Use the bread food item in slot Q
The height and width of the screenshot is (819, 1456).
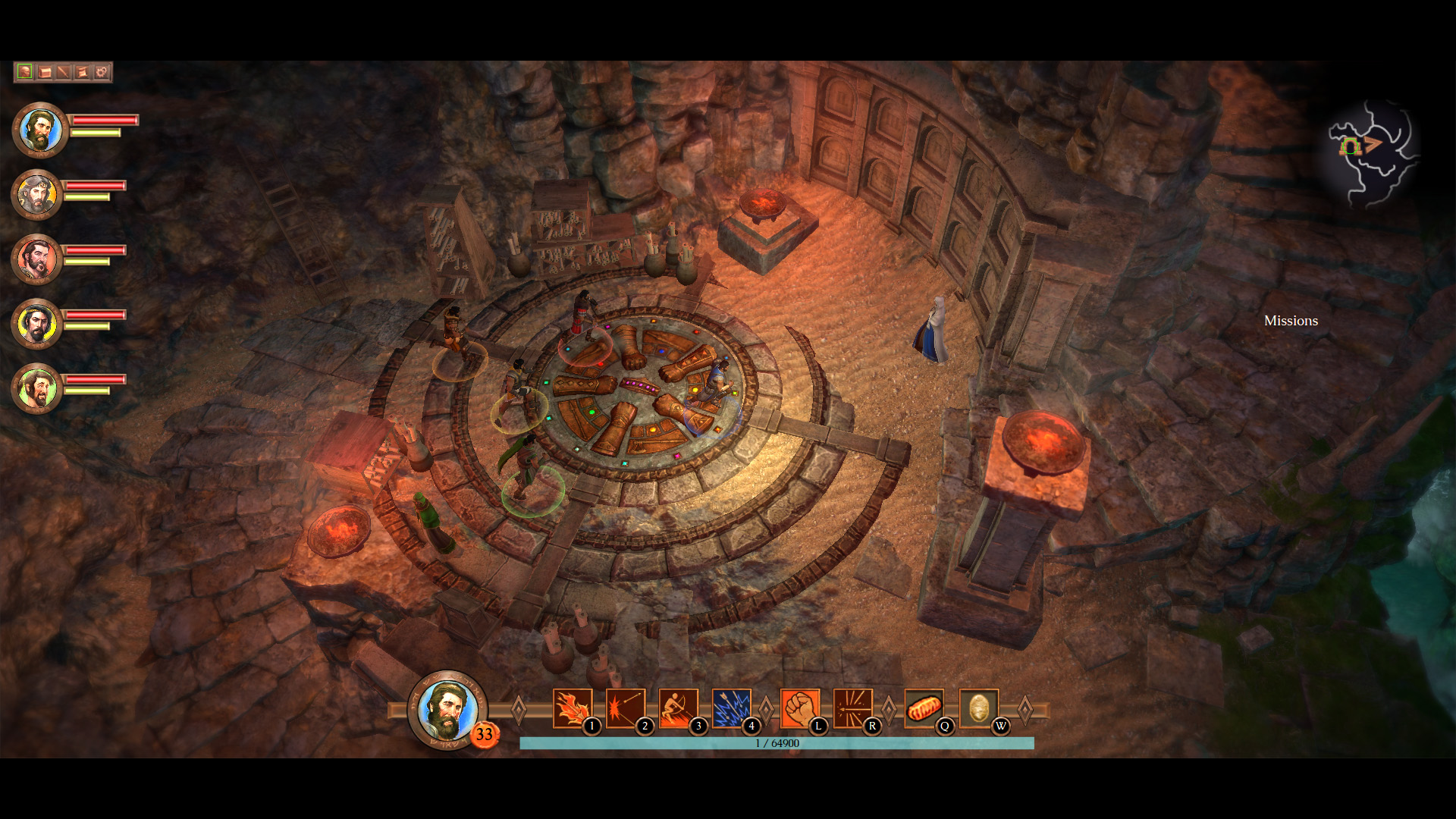[x=924, y=708]
